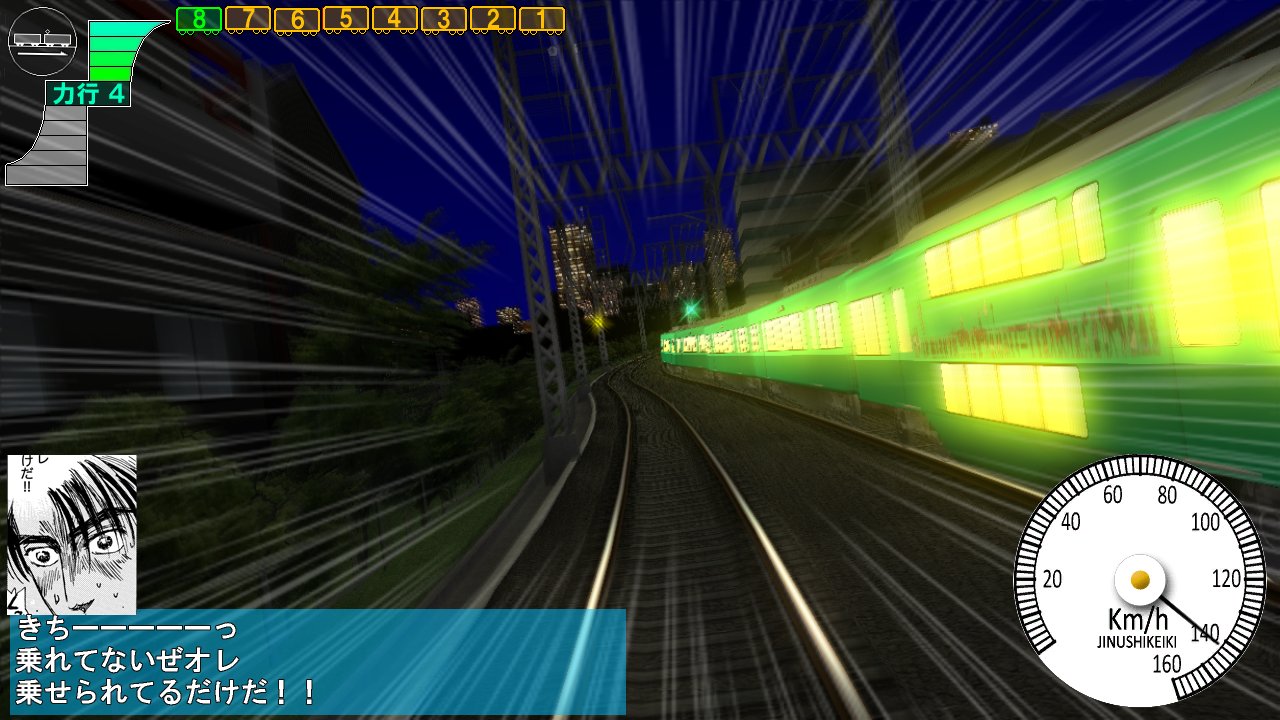
Task: Select car 3 indicator at the top
Action: (443, 17)
